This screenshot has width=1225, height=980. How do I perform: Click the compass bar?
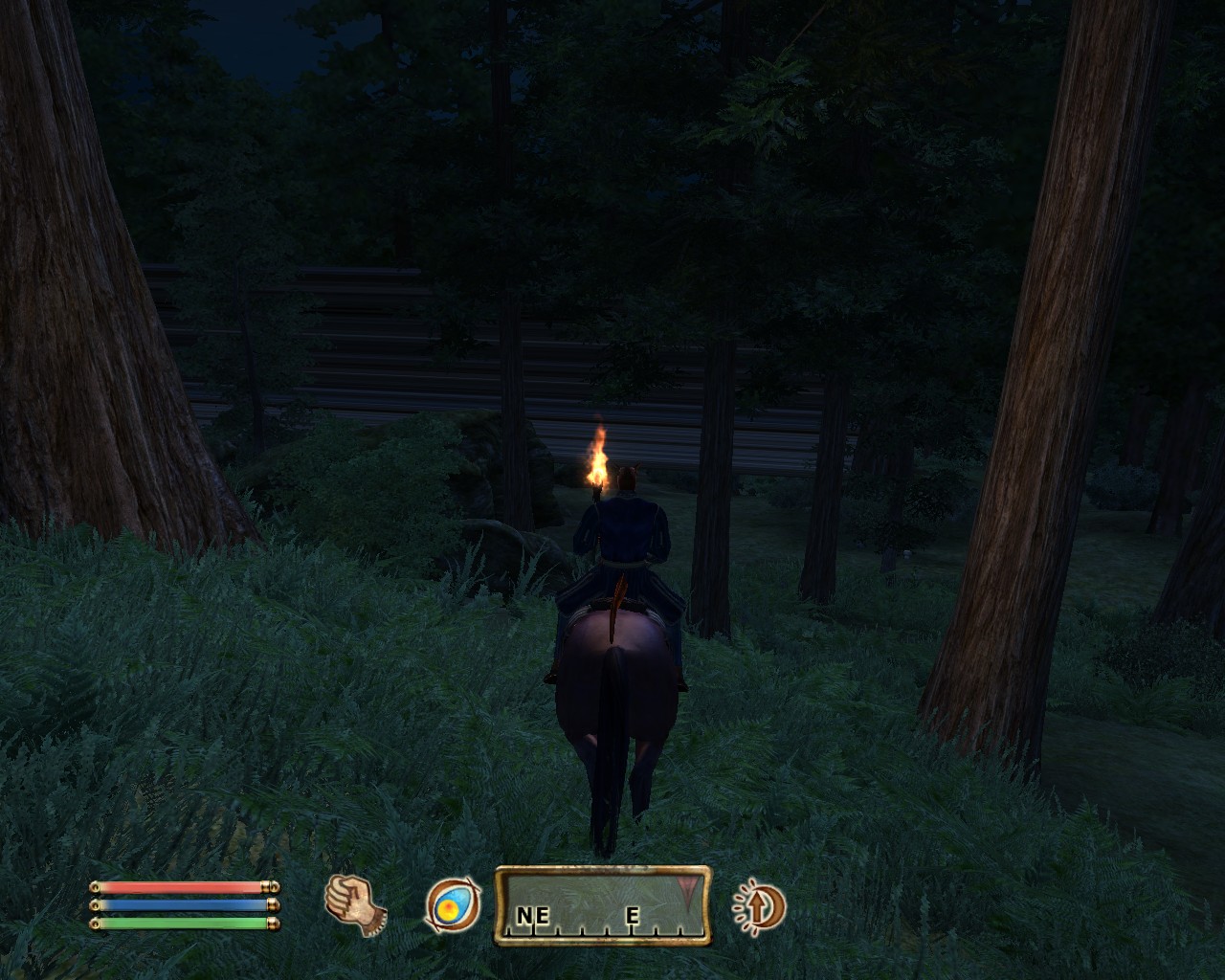(x=602, y=905)
